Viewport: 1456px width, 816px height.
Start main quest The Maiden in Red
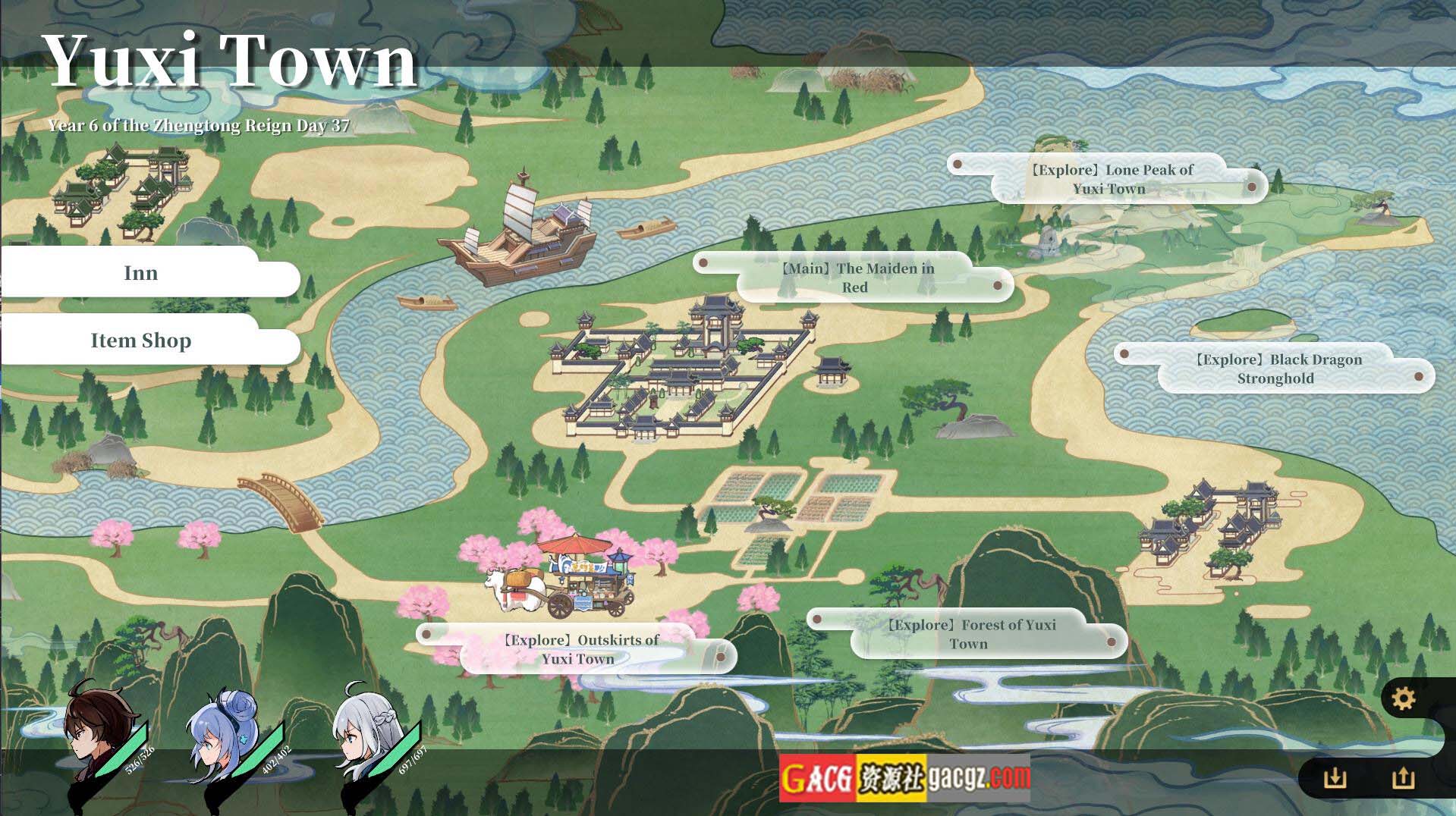pyautogui.click(x=855, y=278)
